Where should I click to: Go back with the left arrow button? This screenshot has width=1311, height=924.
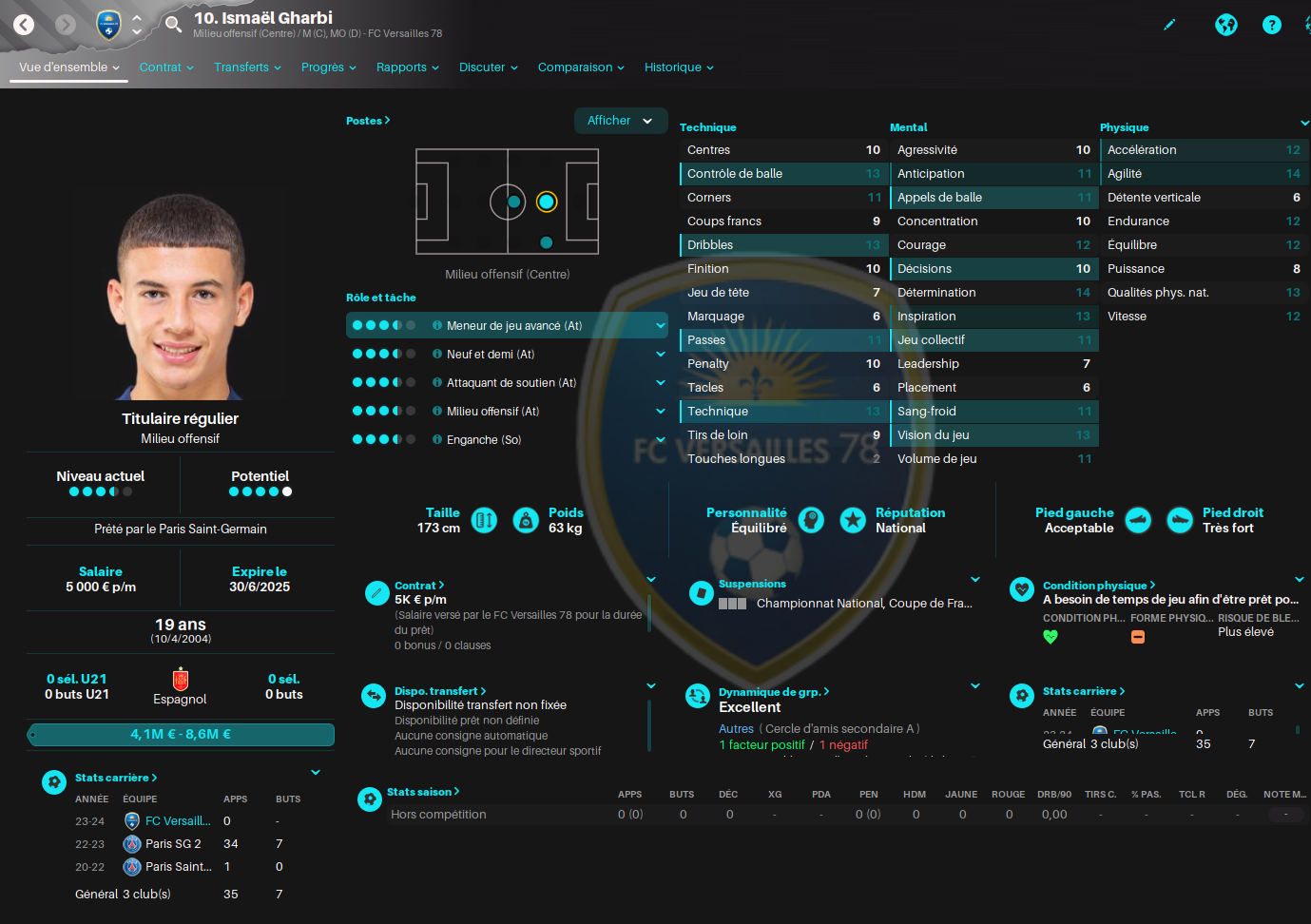[24, 25]
